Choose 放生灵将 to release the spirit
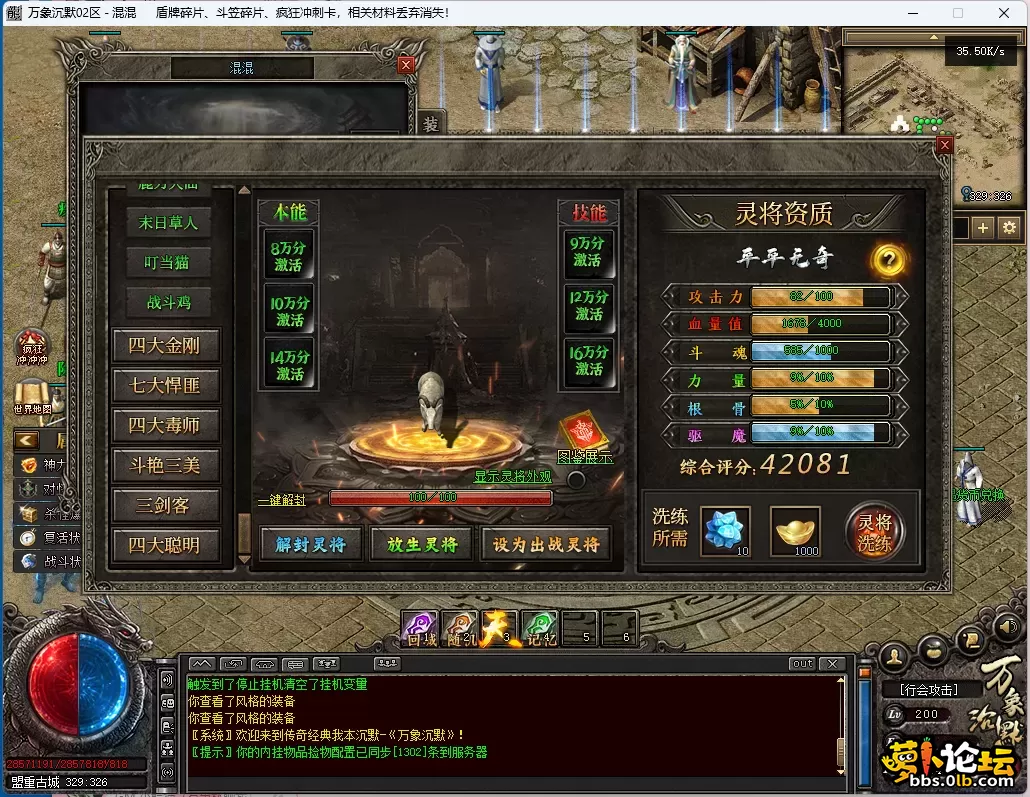This screenshot has height=797, width=1030. 421,544
